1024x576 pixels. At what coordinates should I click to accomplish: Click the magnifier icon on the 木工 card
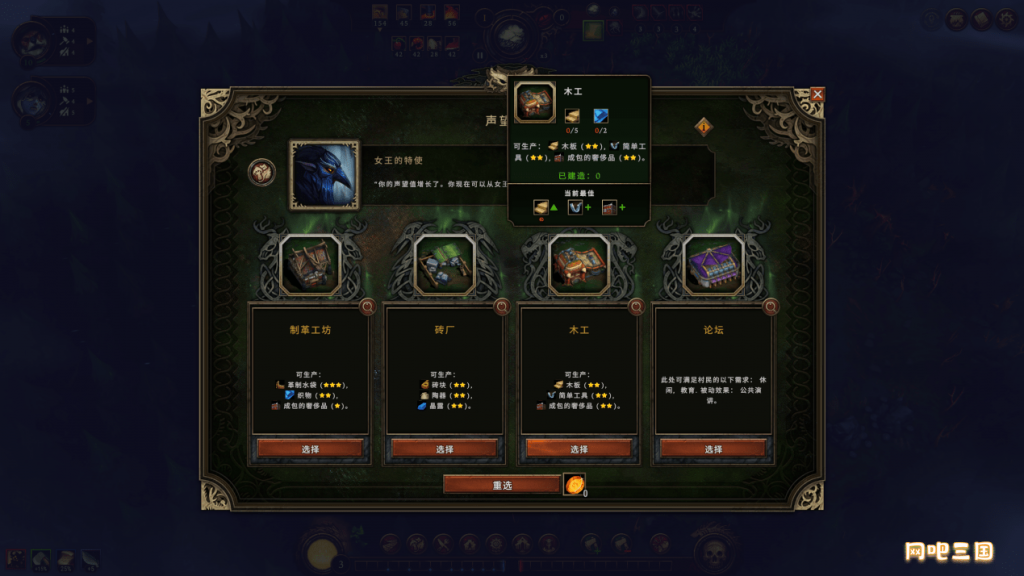[636, 307]
